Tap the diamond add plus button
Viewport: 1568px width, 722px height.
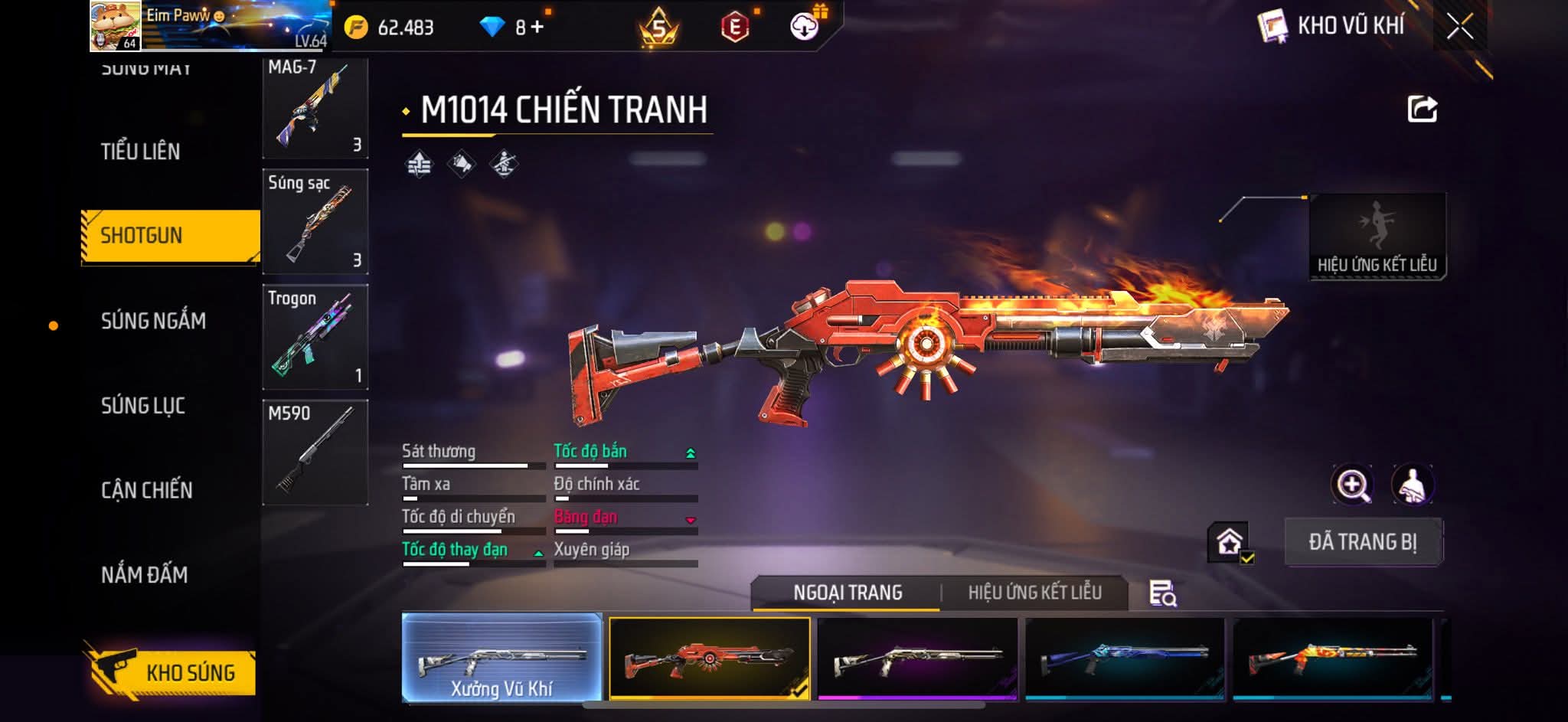(537, 28)
